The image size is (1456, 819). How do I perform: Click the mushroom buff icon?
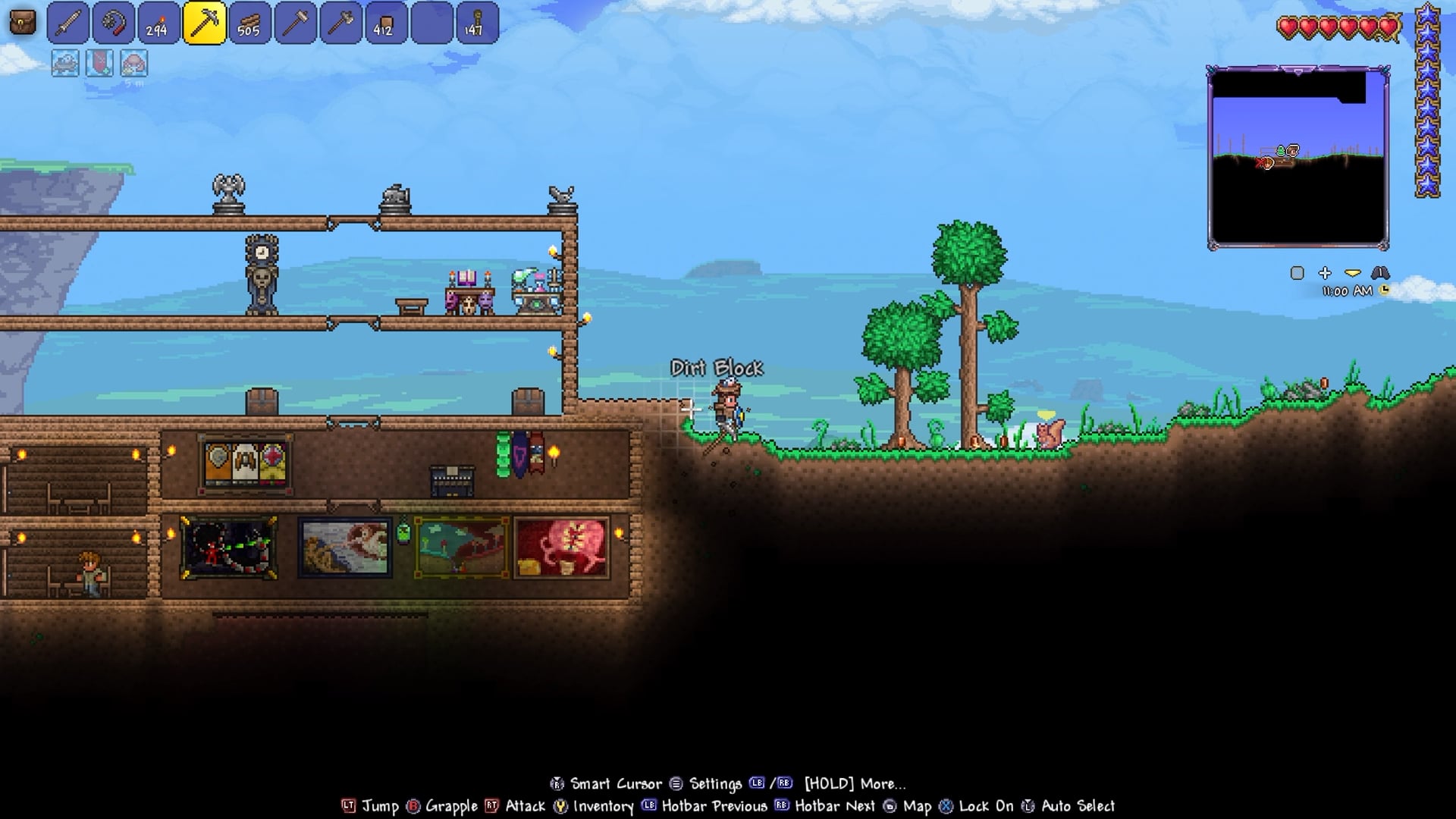(133, 64)
